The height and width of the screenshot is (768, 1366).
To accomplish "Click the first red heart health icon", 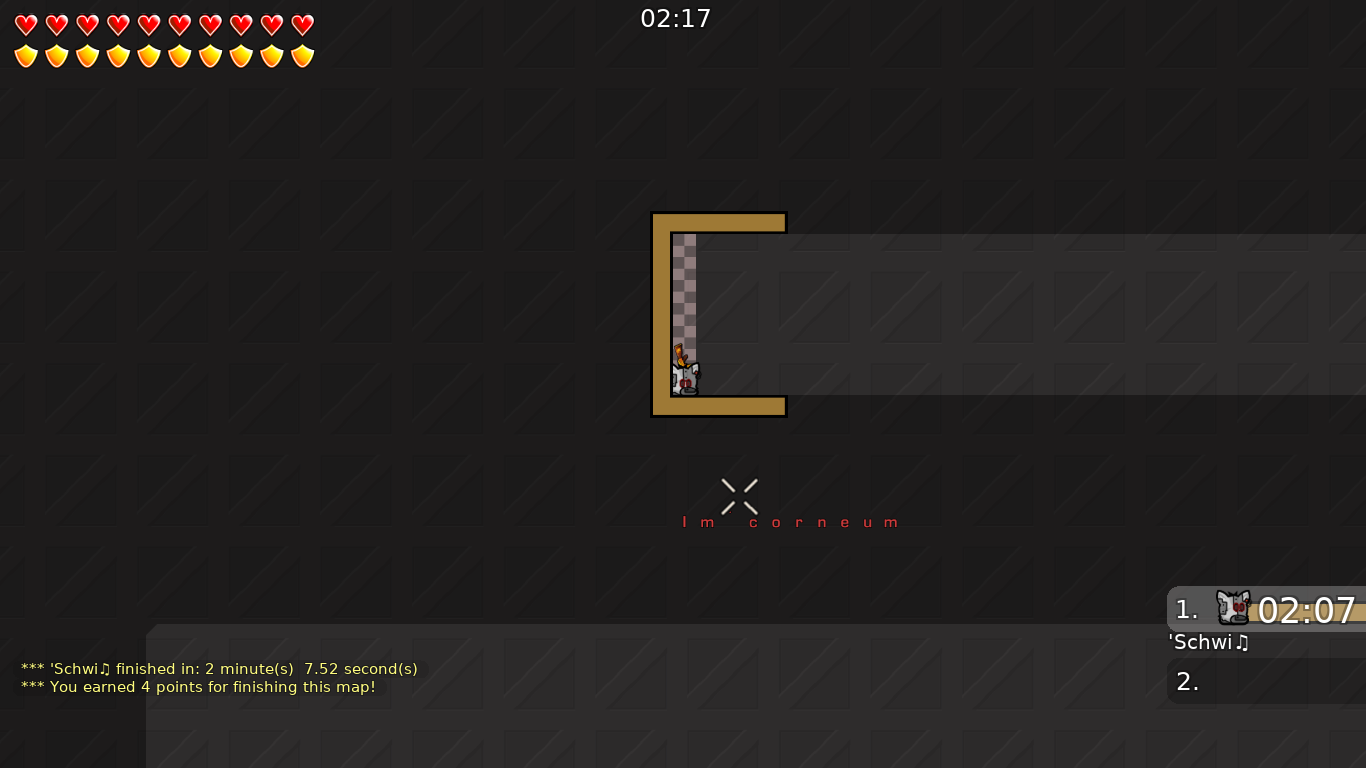I will [x=25, y=23].
